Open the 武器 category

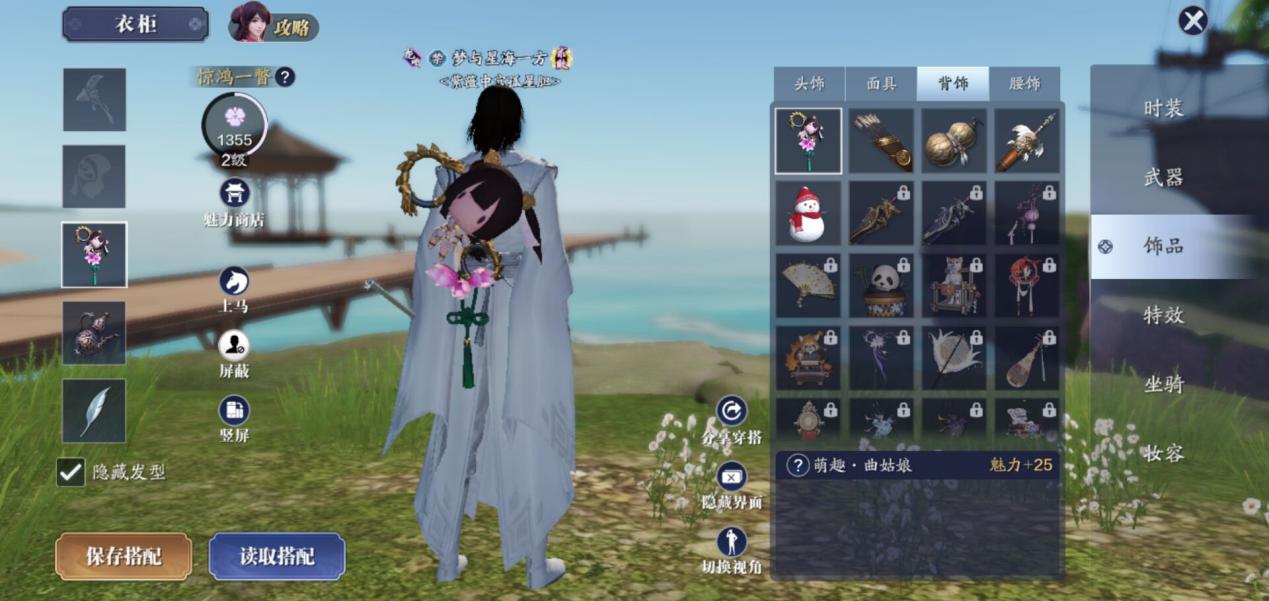click(1164, 178)
